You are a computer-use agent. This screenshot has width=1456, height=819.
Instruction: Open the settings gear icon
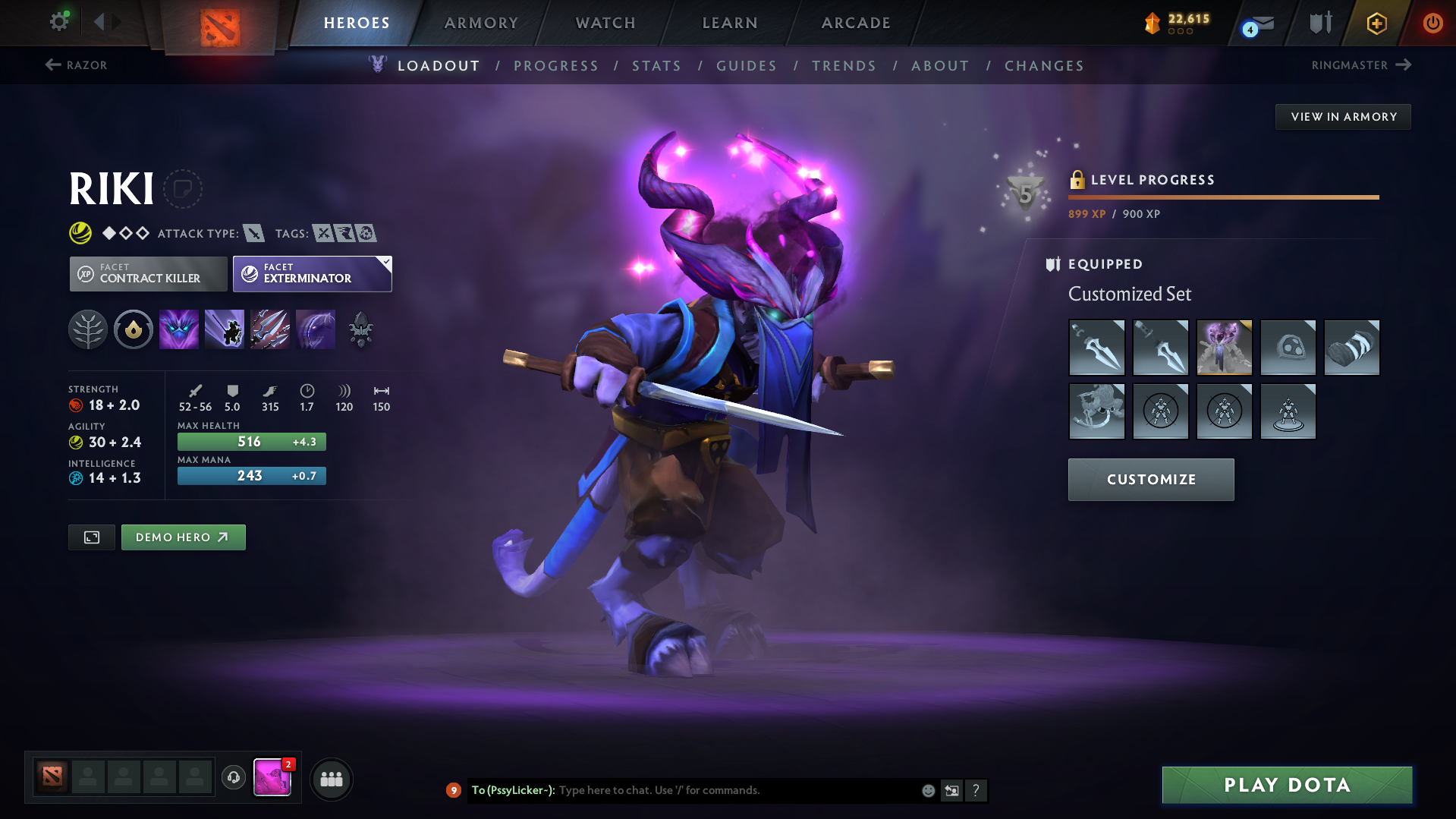59,21
